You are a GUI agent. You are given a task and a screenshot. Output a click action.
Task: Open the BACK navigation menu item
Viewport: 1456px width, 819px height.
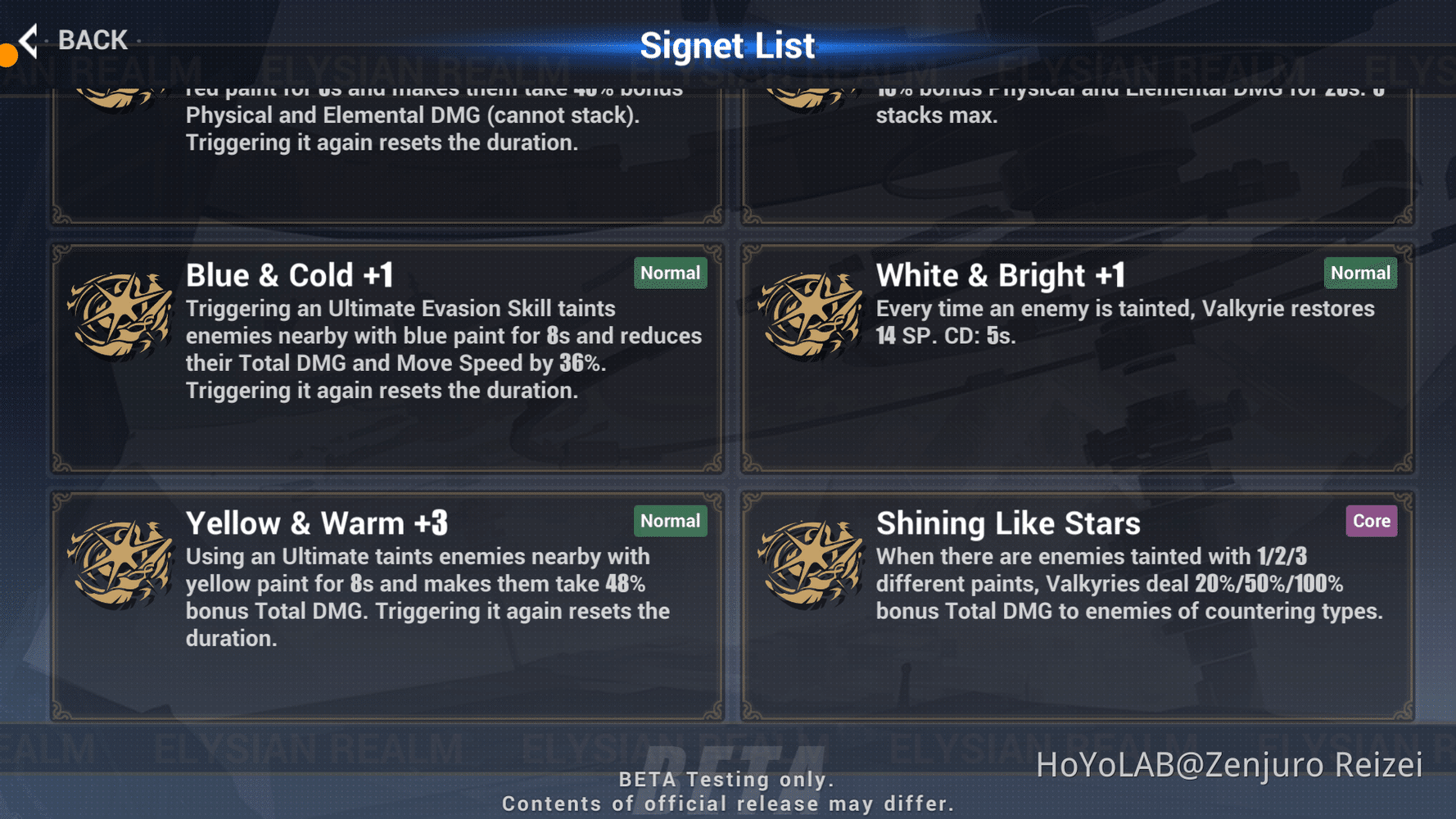pos(92,39)
